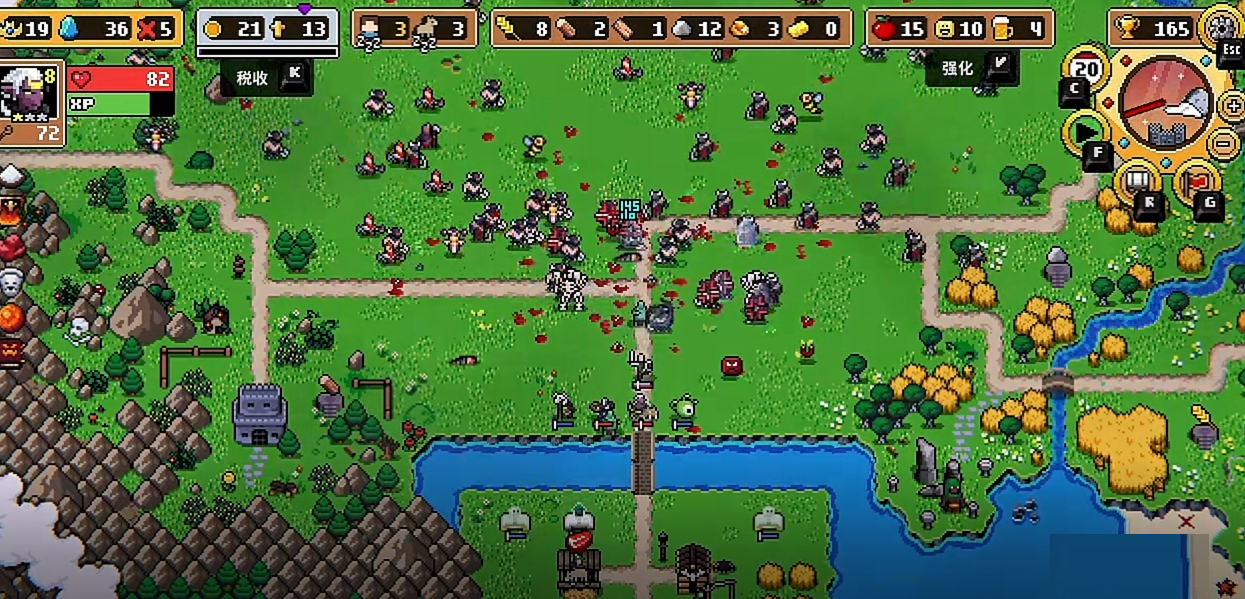
Task: Choose the orange orb icon in left sidebar
Action: [10, 318]
